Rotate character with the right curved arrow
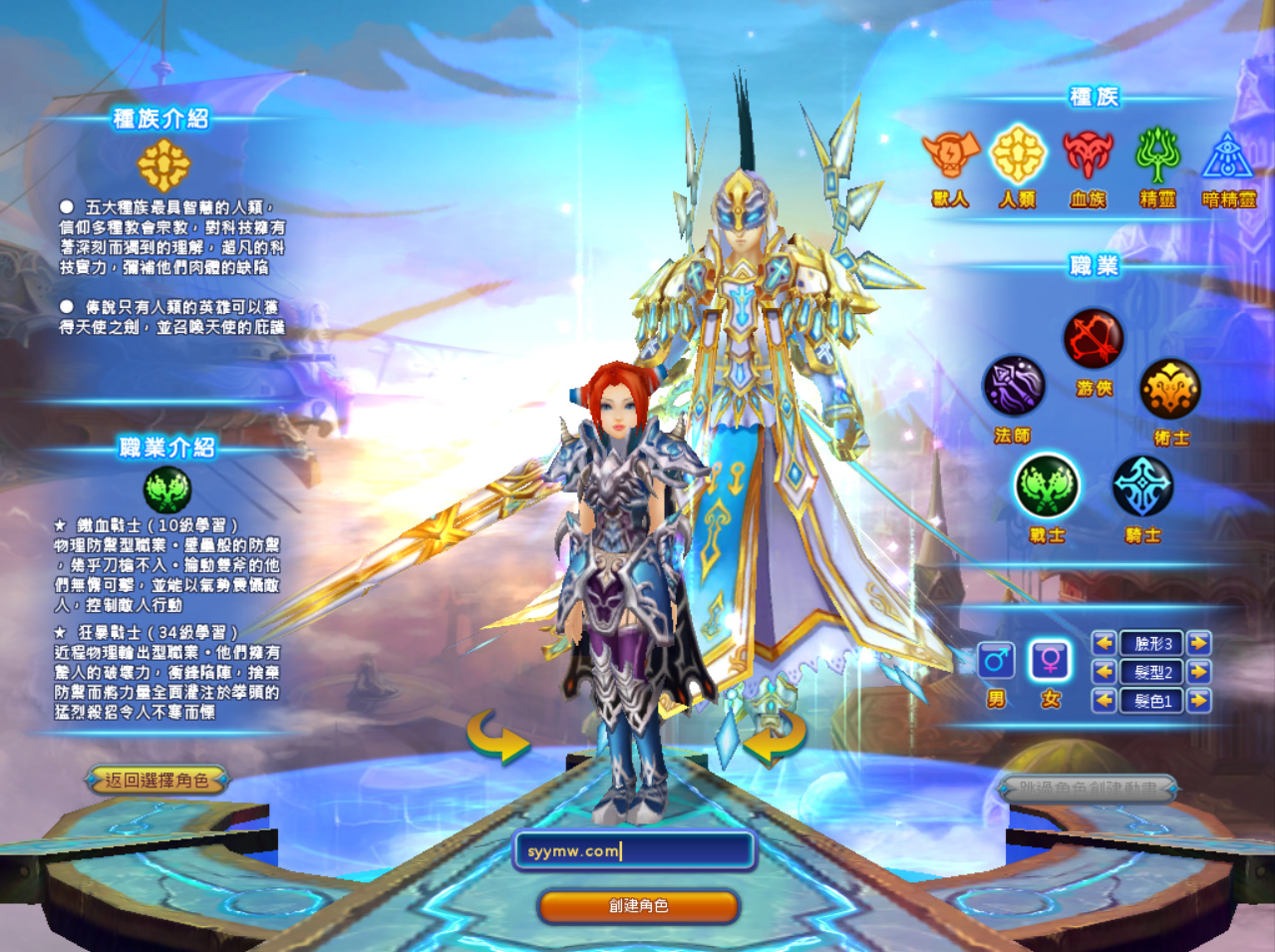 (775, 738)
